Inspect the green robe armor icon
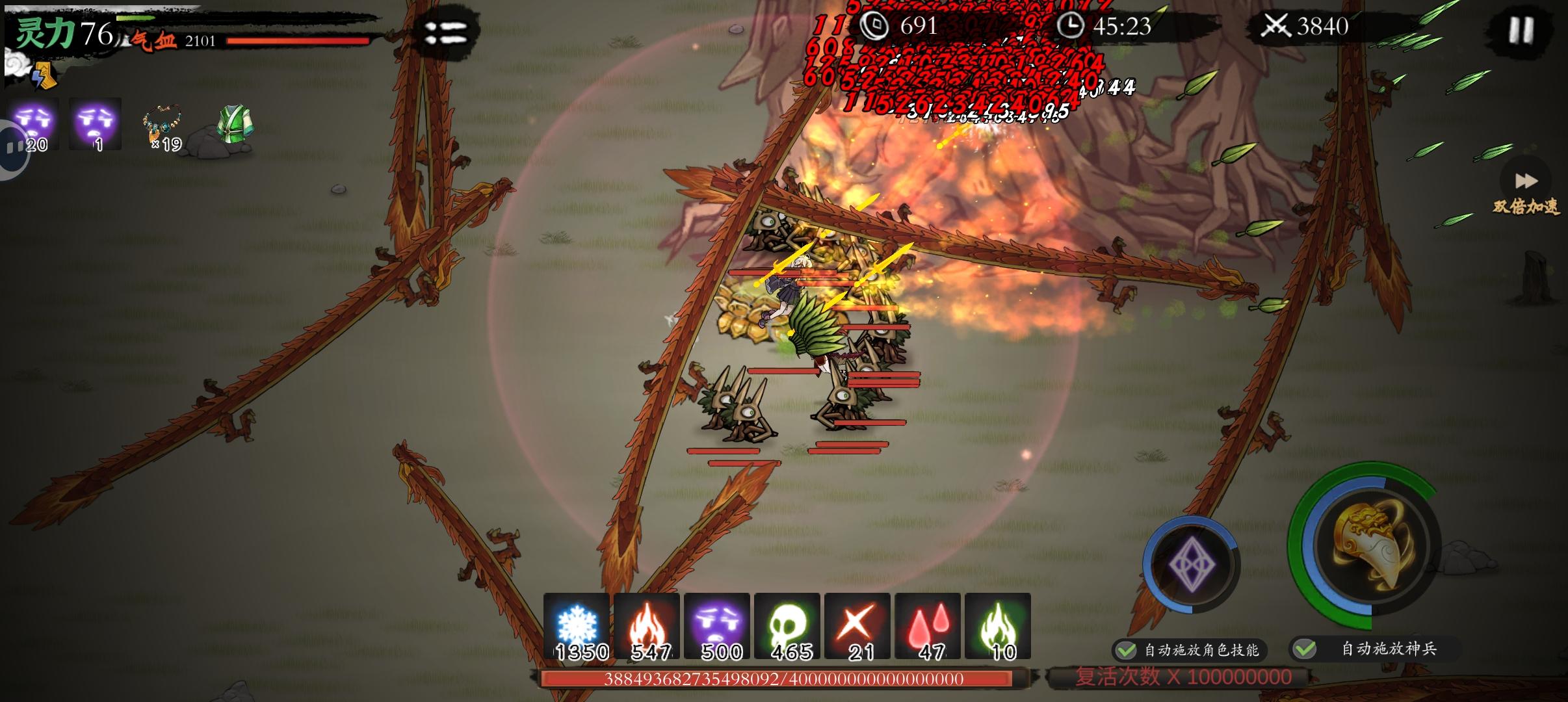The height and width of the screenshot is (702, 1568). [x=234, y=123]
